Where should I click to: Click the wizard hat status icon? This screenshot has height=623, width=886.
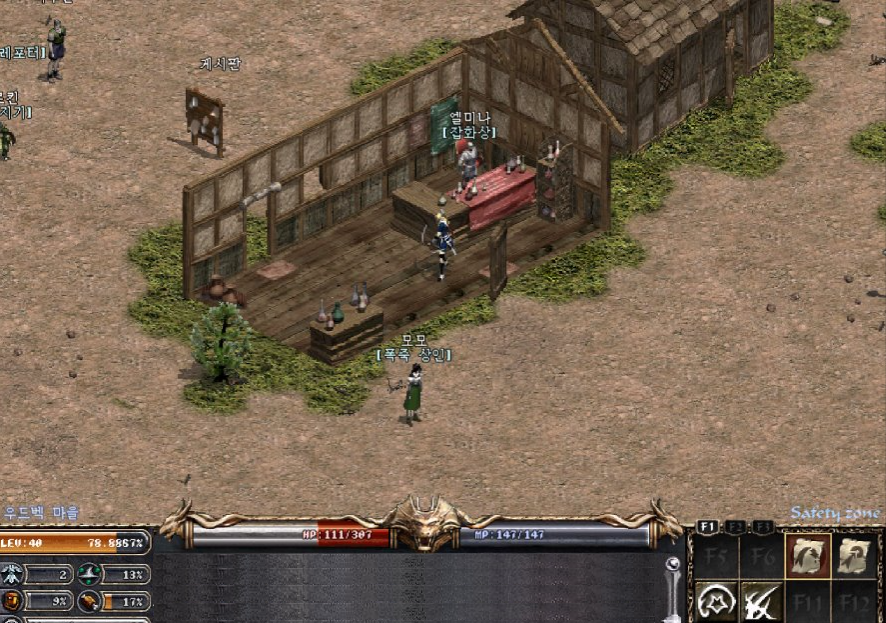[90, 574]
